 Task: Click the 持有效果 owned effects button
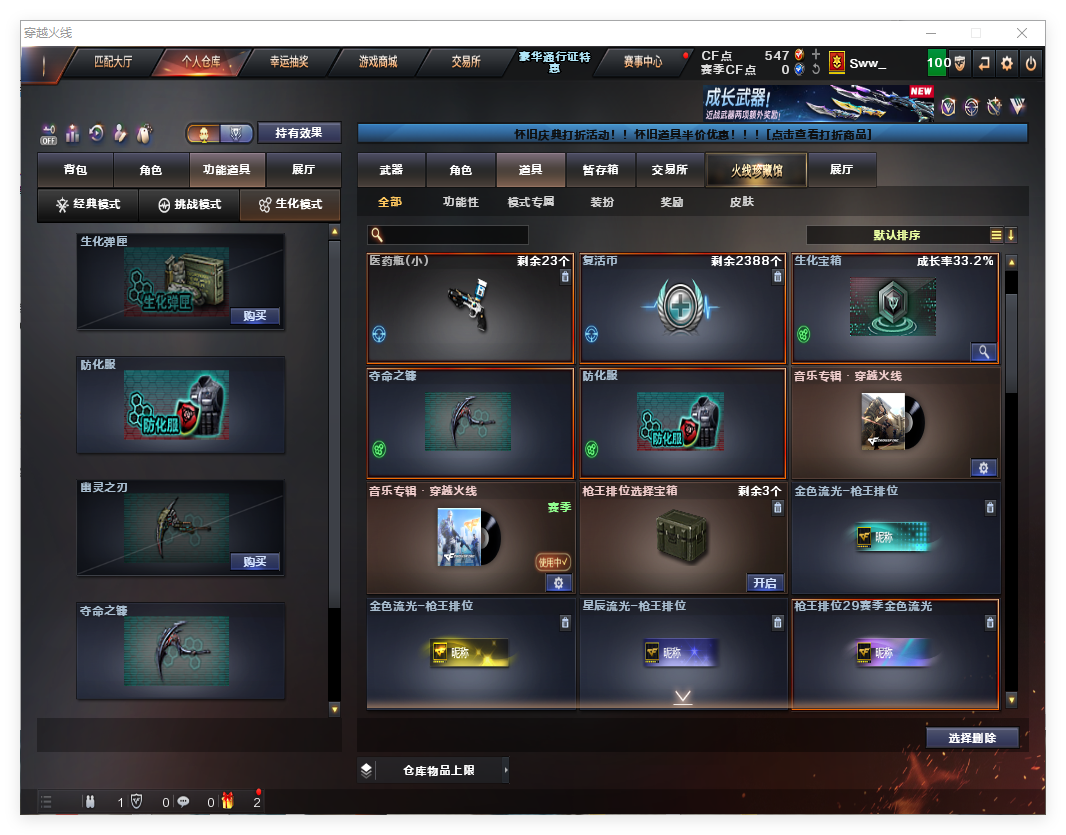pyautogui.click(x=299, y=133)
